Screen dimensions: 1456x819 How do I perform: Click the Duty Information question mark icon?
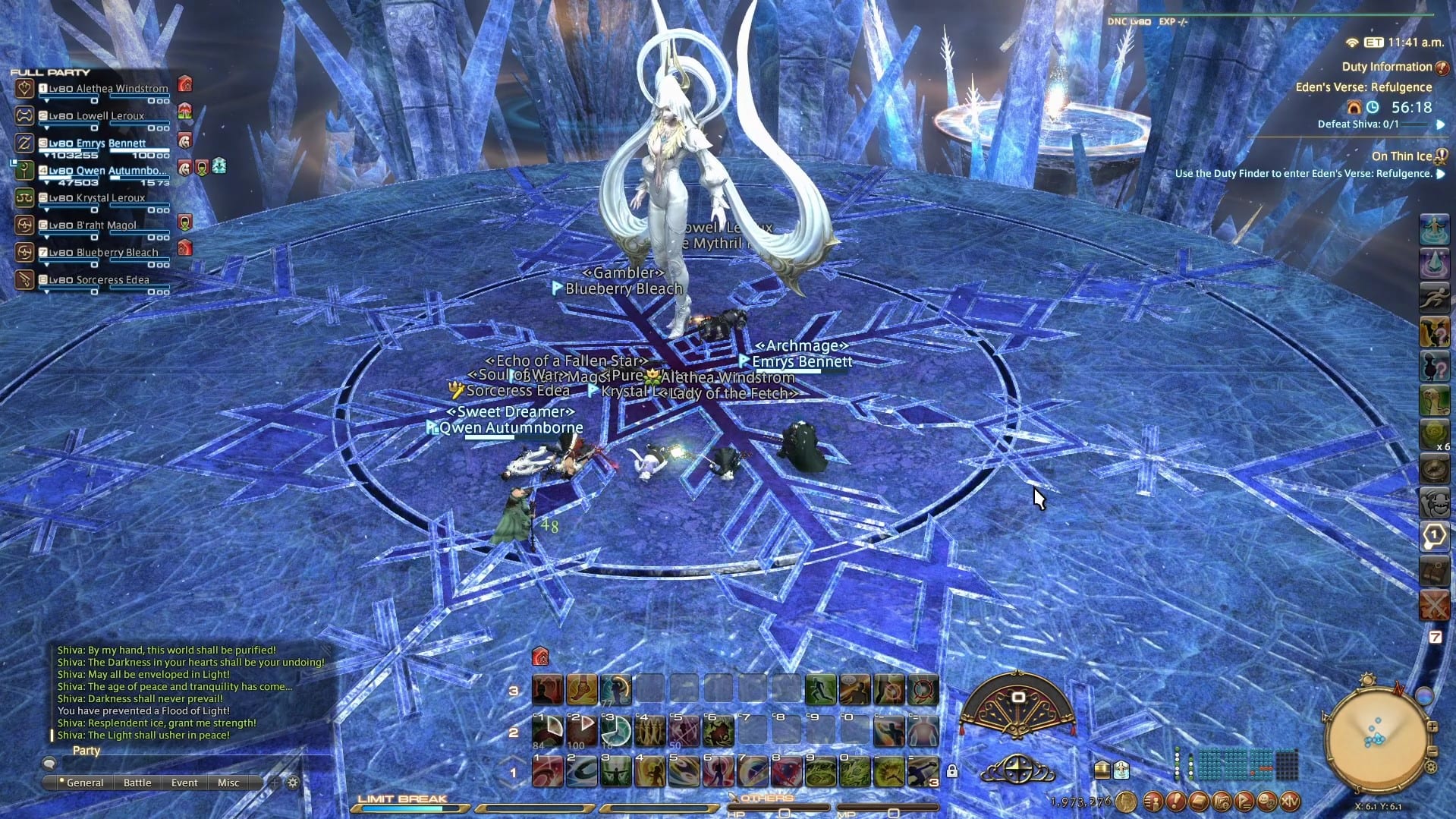pyautogui.click(x=1441, y=67)
